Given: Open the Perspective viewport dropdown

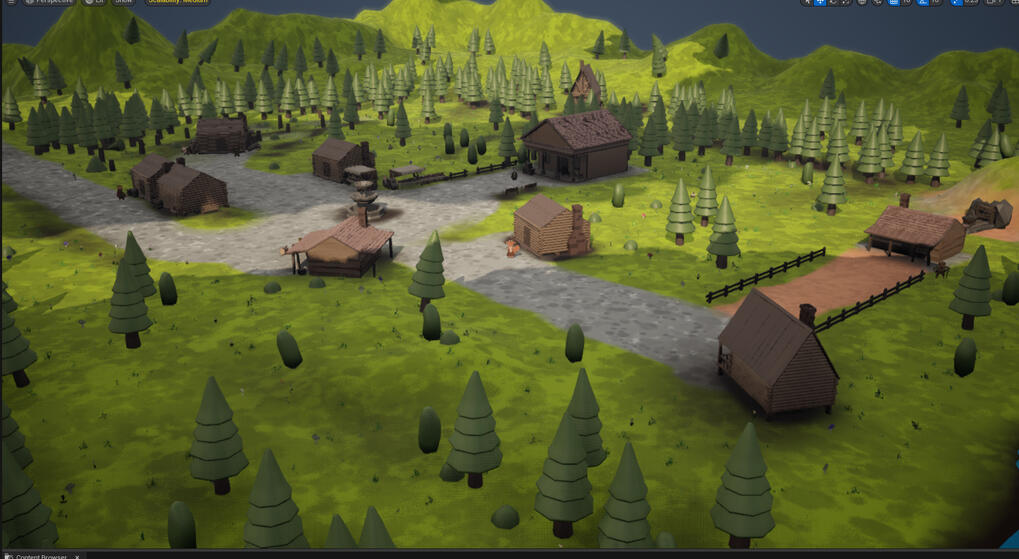Looking at the screenshot, I should pos(49,2).
